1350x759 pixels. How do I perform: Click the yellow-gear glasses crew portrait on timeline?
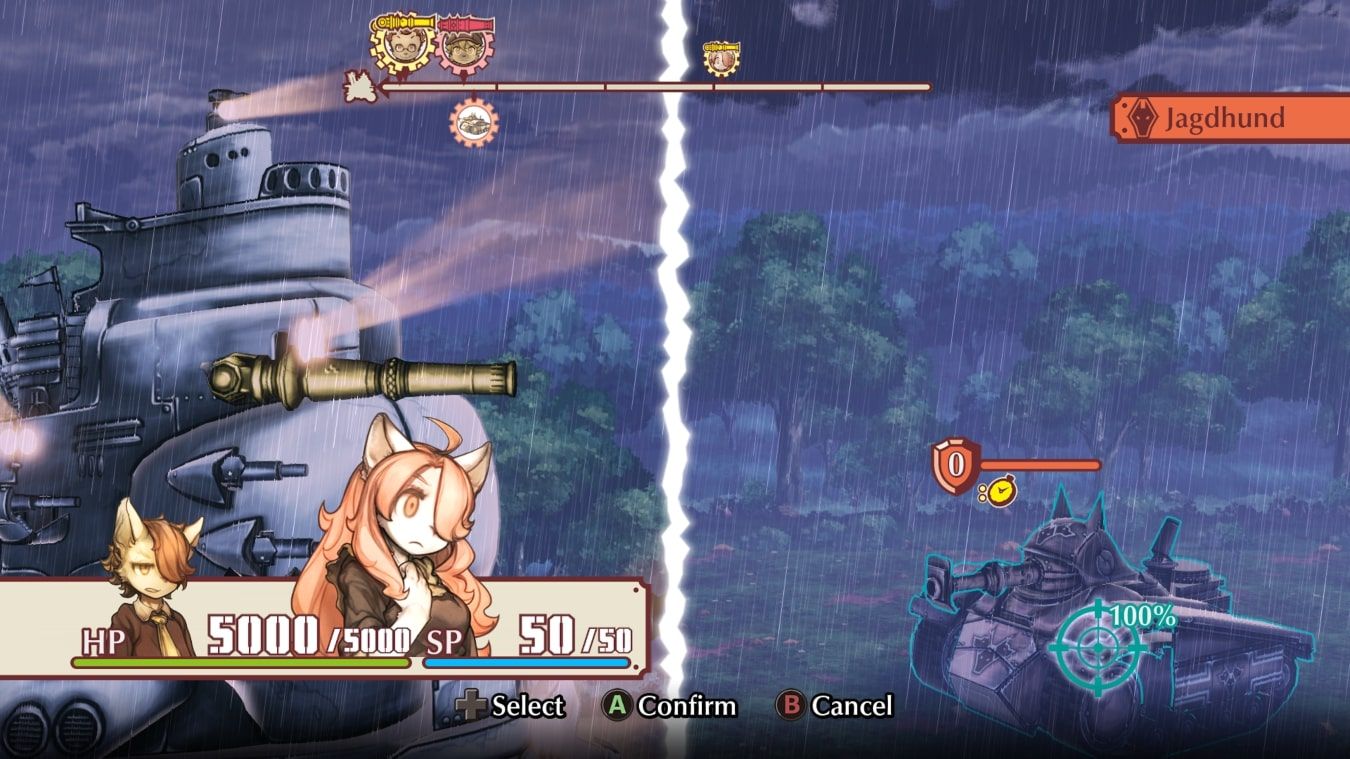coord(403,46)
